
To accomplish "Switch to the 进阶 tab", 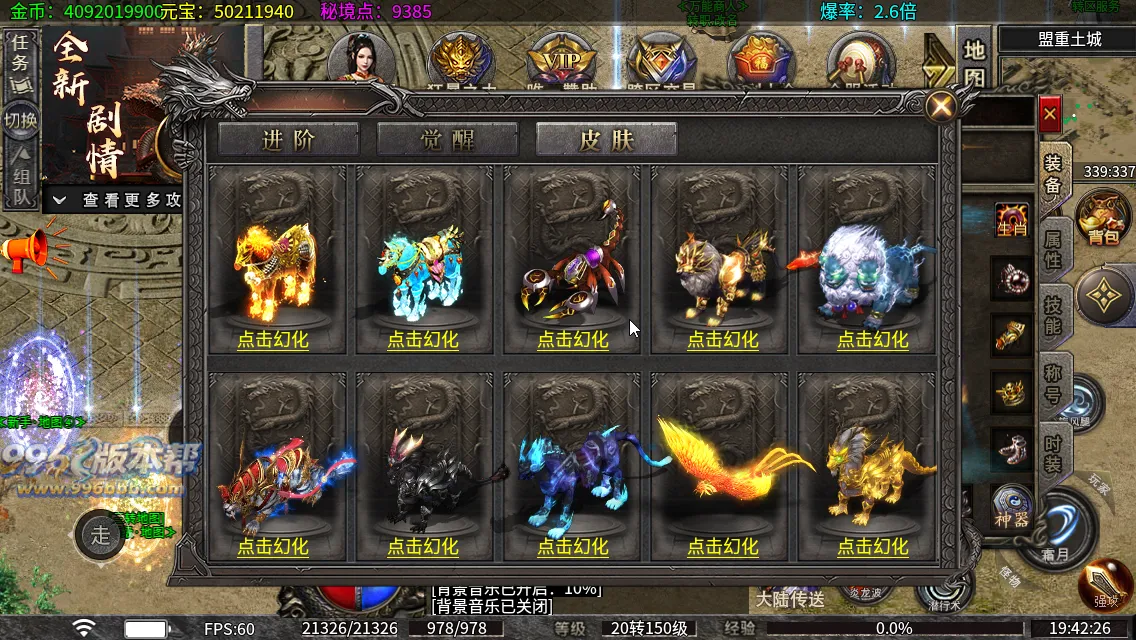I will point(288,140).
